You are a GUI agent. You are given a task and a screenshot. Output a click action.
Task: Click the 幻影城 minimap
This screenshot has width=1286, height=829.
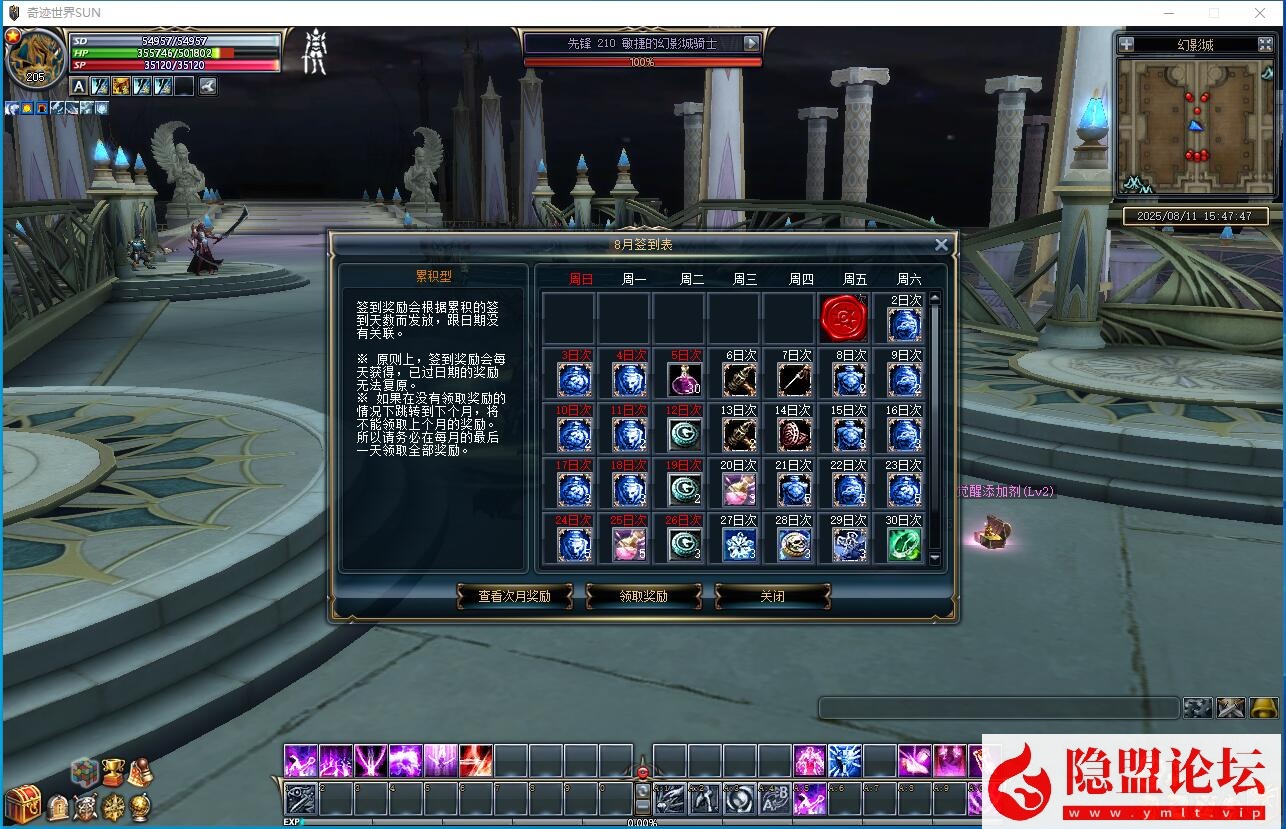tap(1195, 126)
